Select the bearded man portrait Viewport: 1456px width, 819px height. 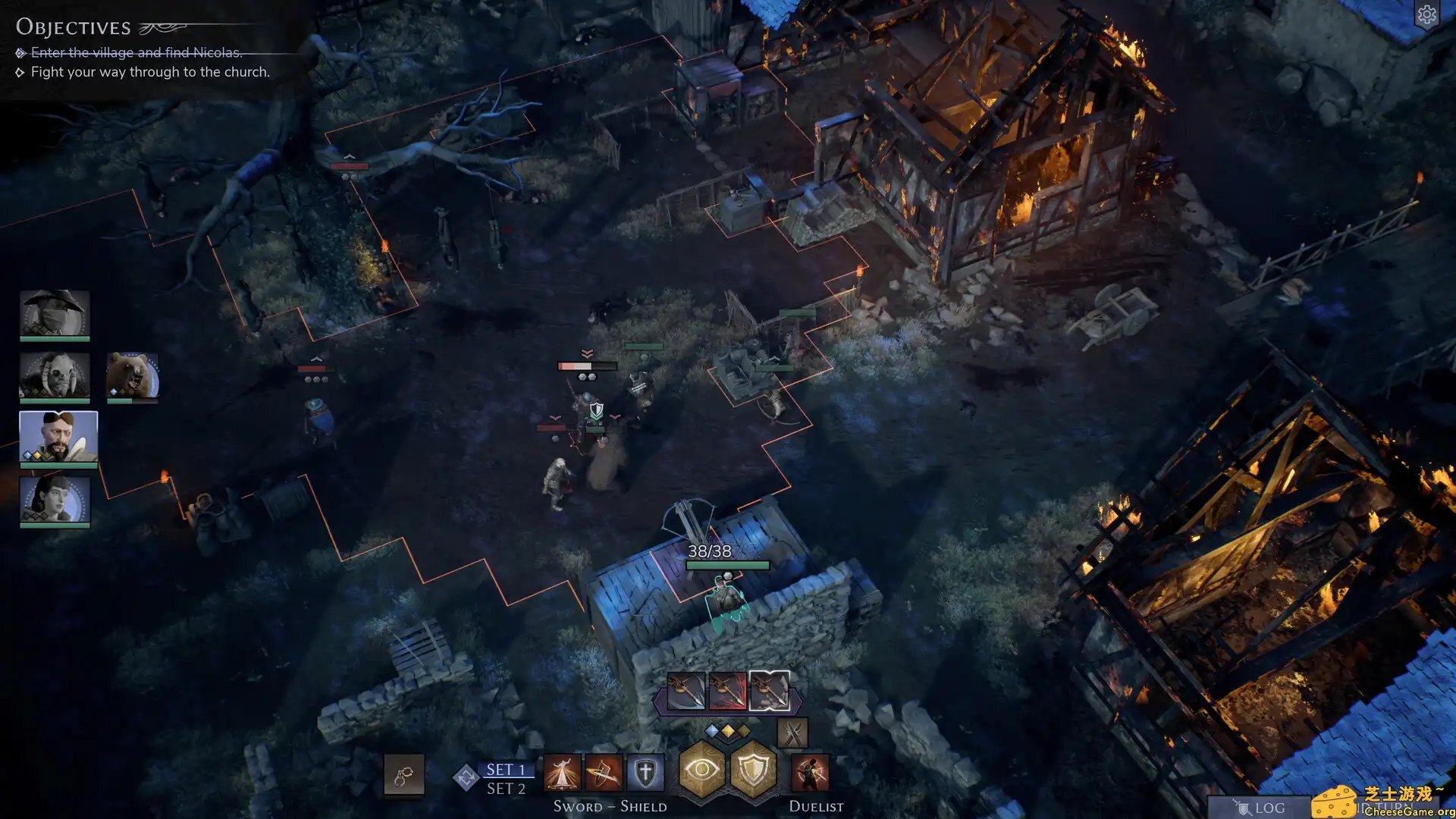click(58, 436)
